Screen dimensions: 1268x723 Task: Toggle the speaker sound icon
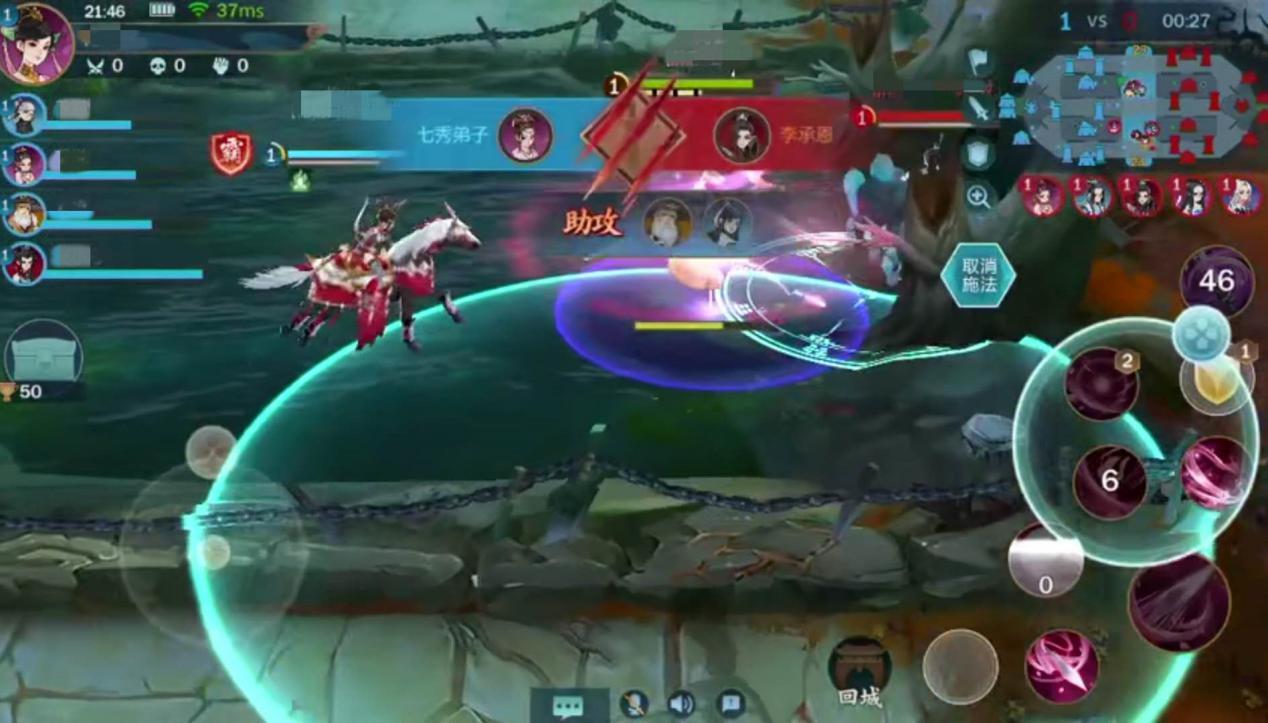click(681, 704)
